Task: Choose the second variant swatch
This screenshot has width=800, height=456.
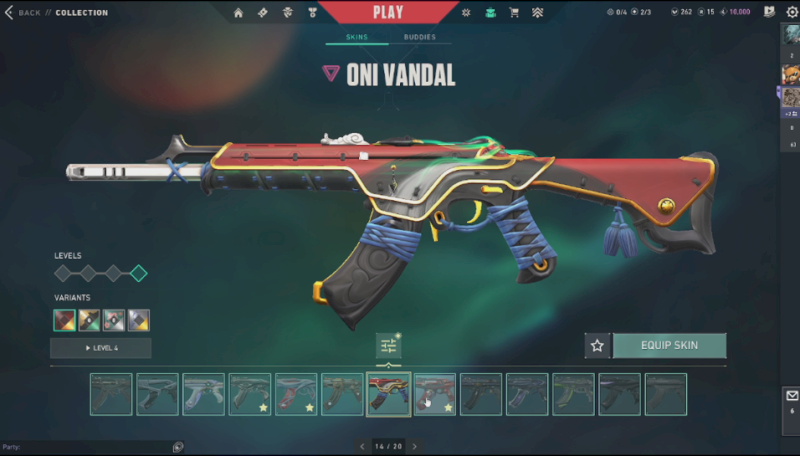Action: click(x=90, y=320)
